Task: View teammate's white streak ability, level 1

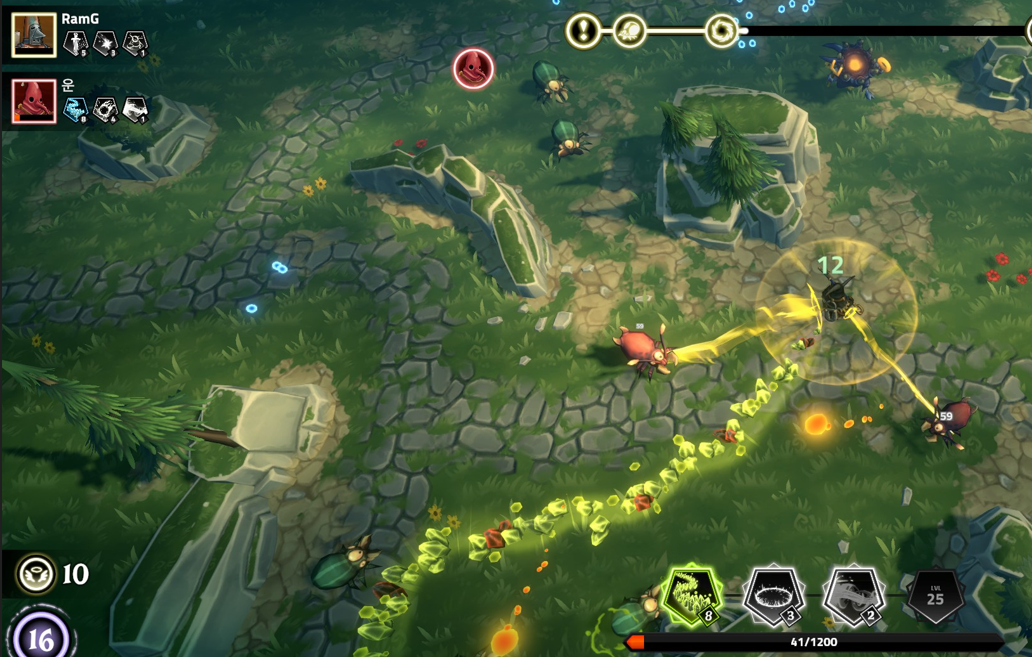Action: (x=135, y=109)
